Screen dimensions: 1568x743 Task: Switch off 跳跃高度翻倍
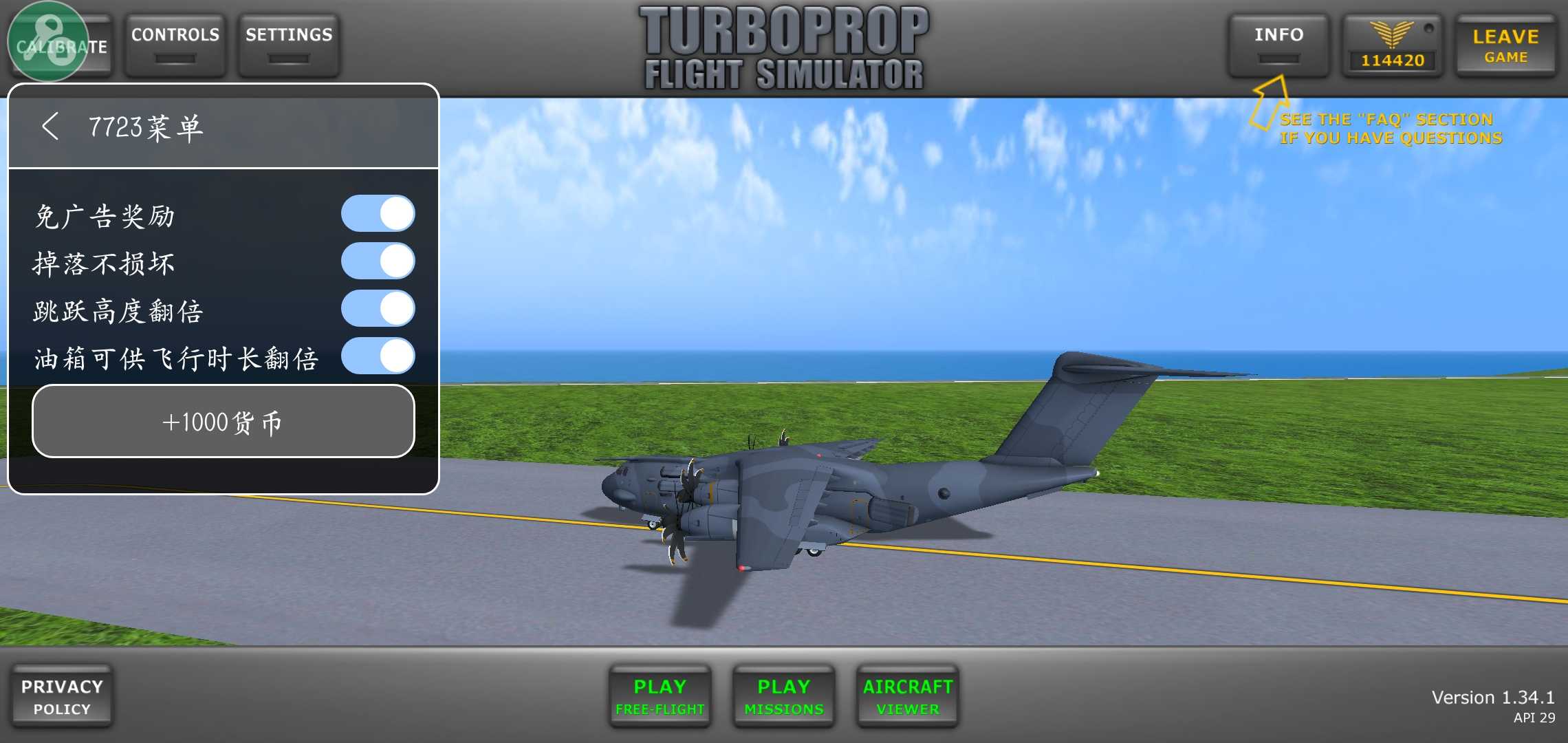(378, 308)
